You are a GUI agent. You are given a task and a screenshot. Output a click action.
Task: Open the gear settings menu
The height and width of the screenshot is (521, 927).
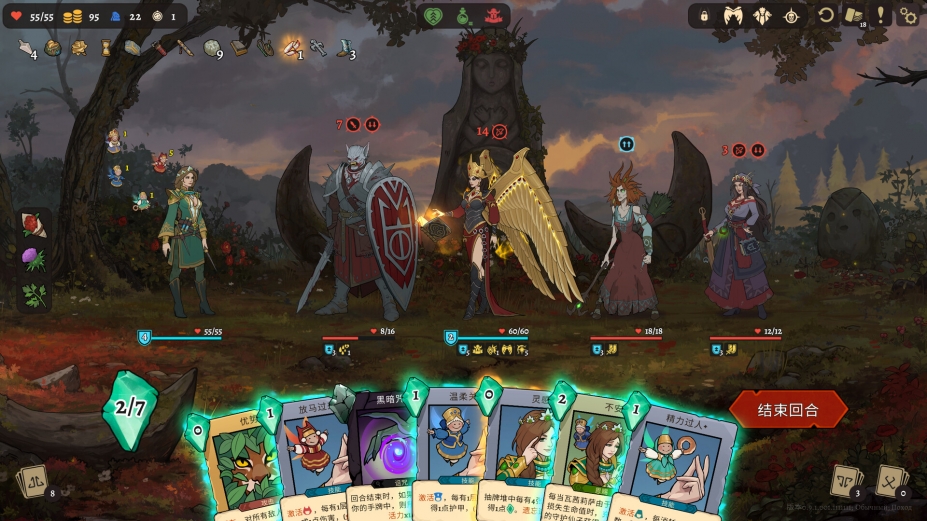907,16
